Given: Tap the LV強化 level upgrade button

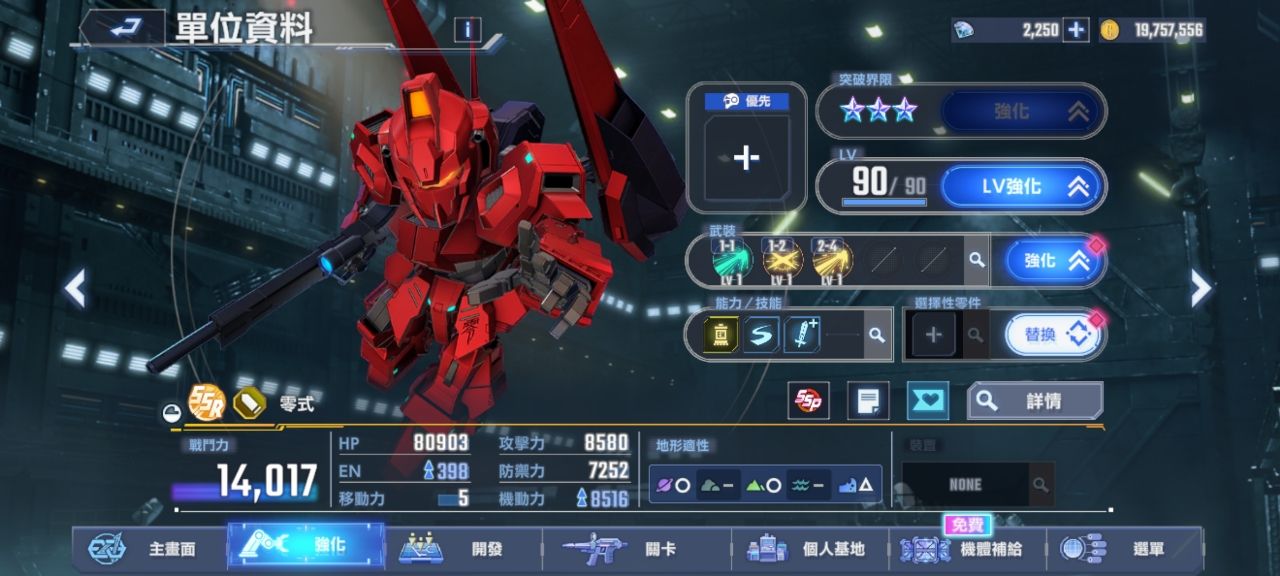Looking at the screenshot, I should tap(1022, 186).
